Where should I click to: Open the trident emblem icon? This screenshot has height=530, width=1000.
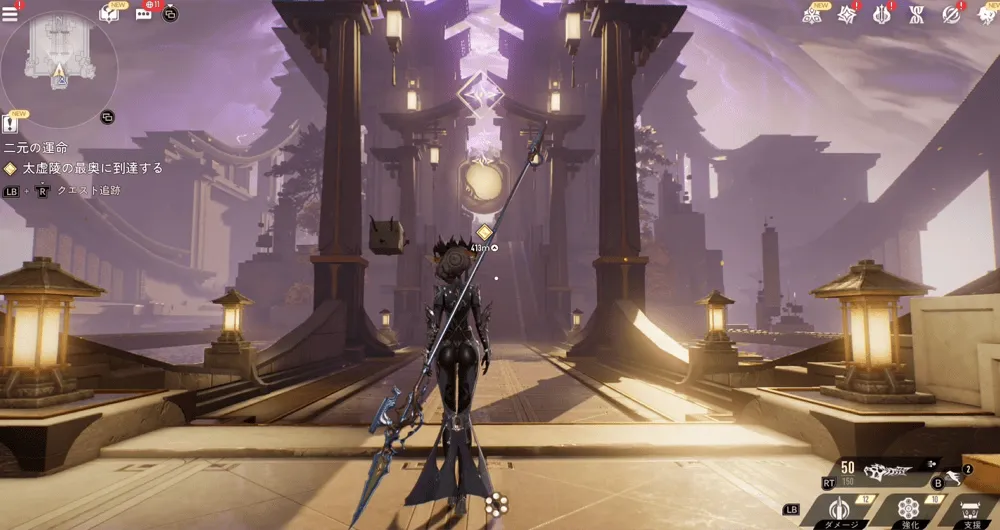click(x=883, y=14)
